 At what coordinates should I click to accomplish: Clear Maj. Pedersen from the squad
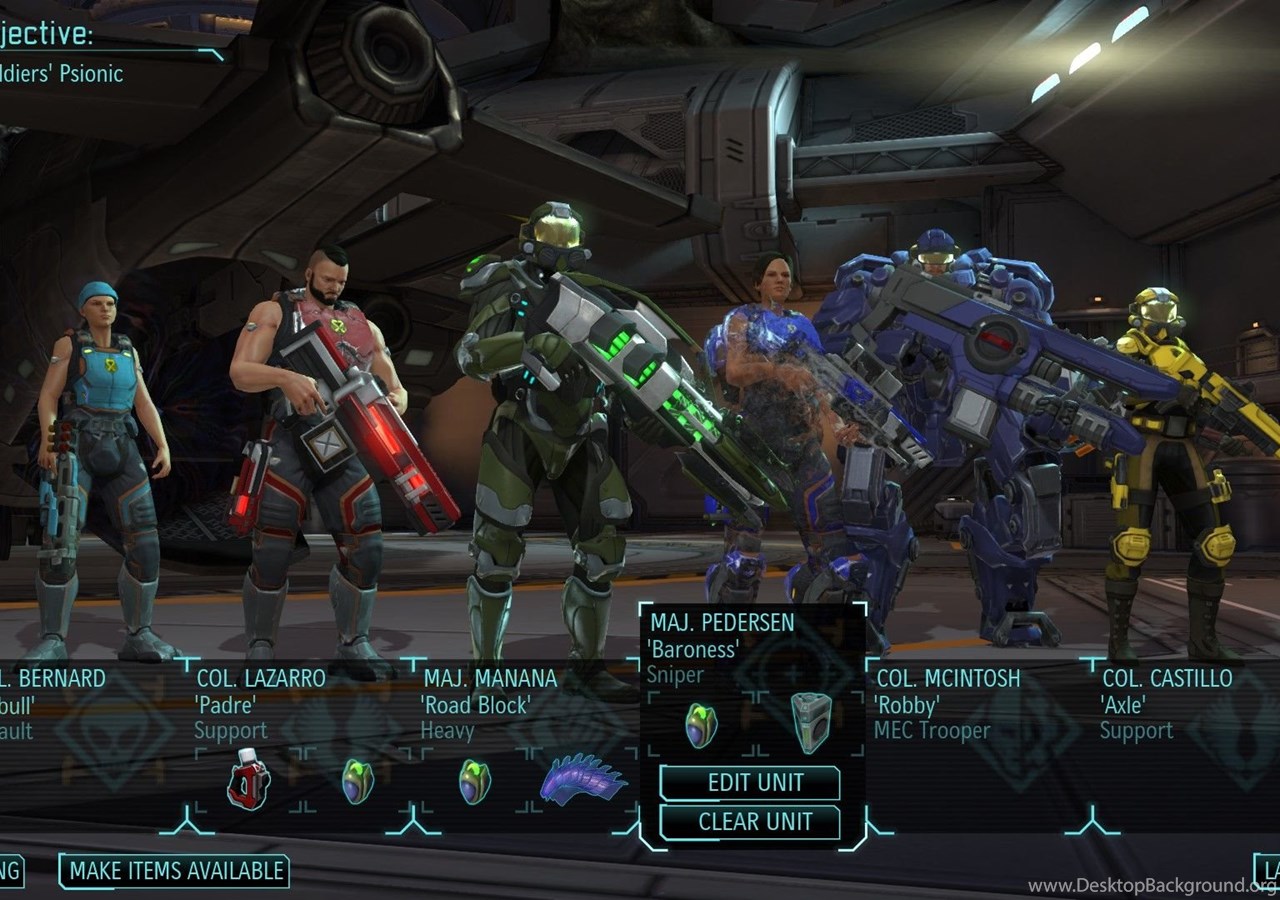(x=750, y=822)
